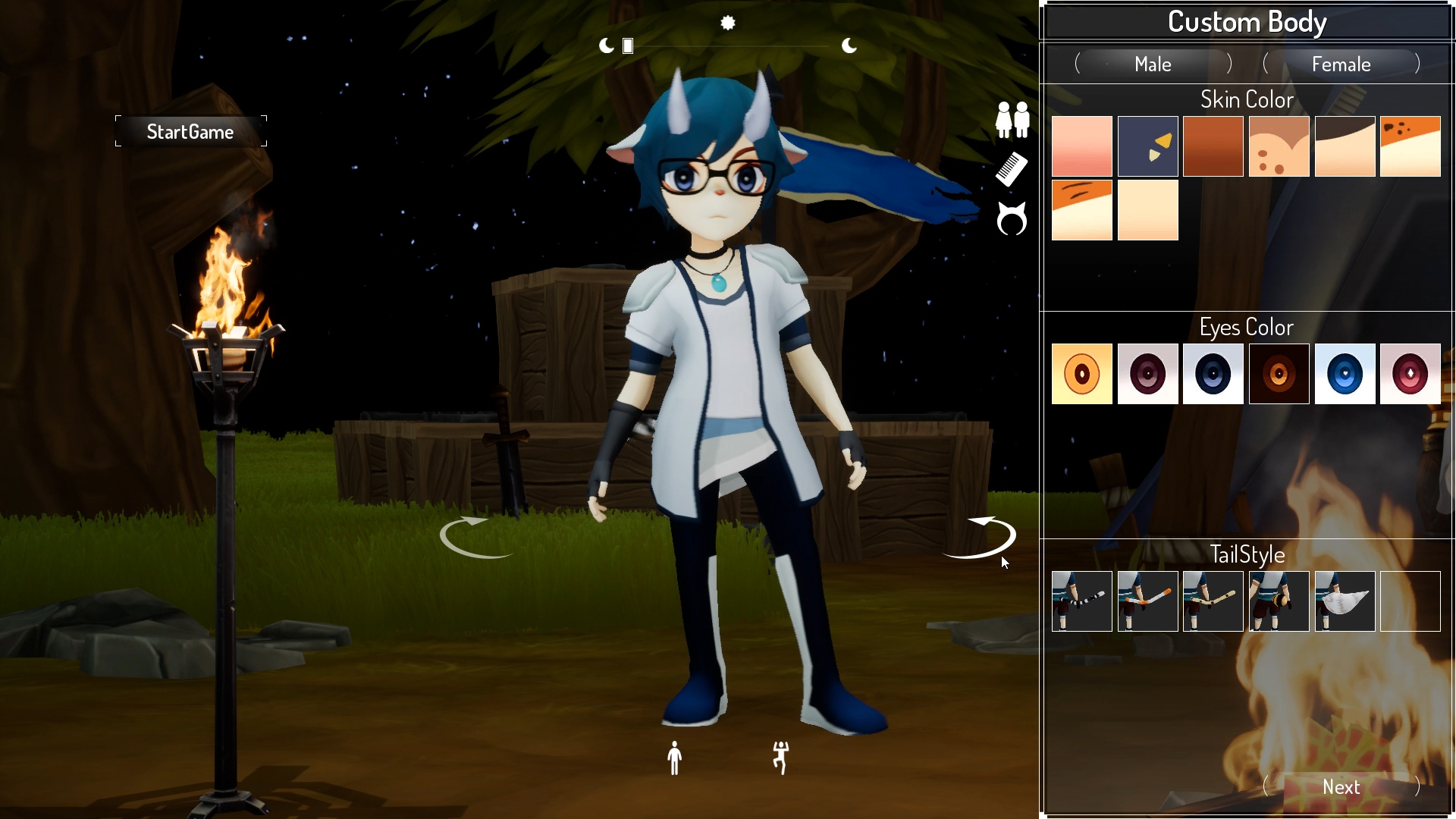Click the sun icon for daytime lighting
The height and width of the screenshot is (819, 1456).
click(728, 24)
